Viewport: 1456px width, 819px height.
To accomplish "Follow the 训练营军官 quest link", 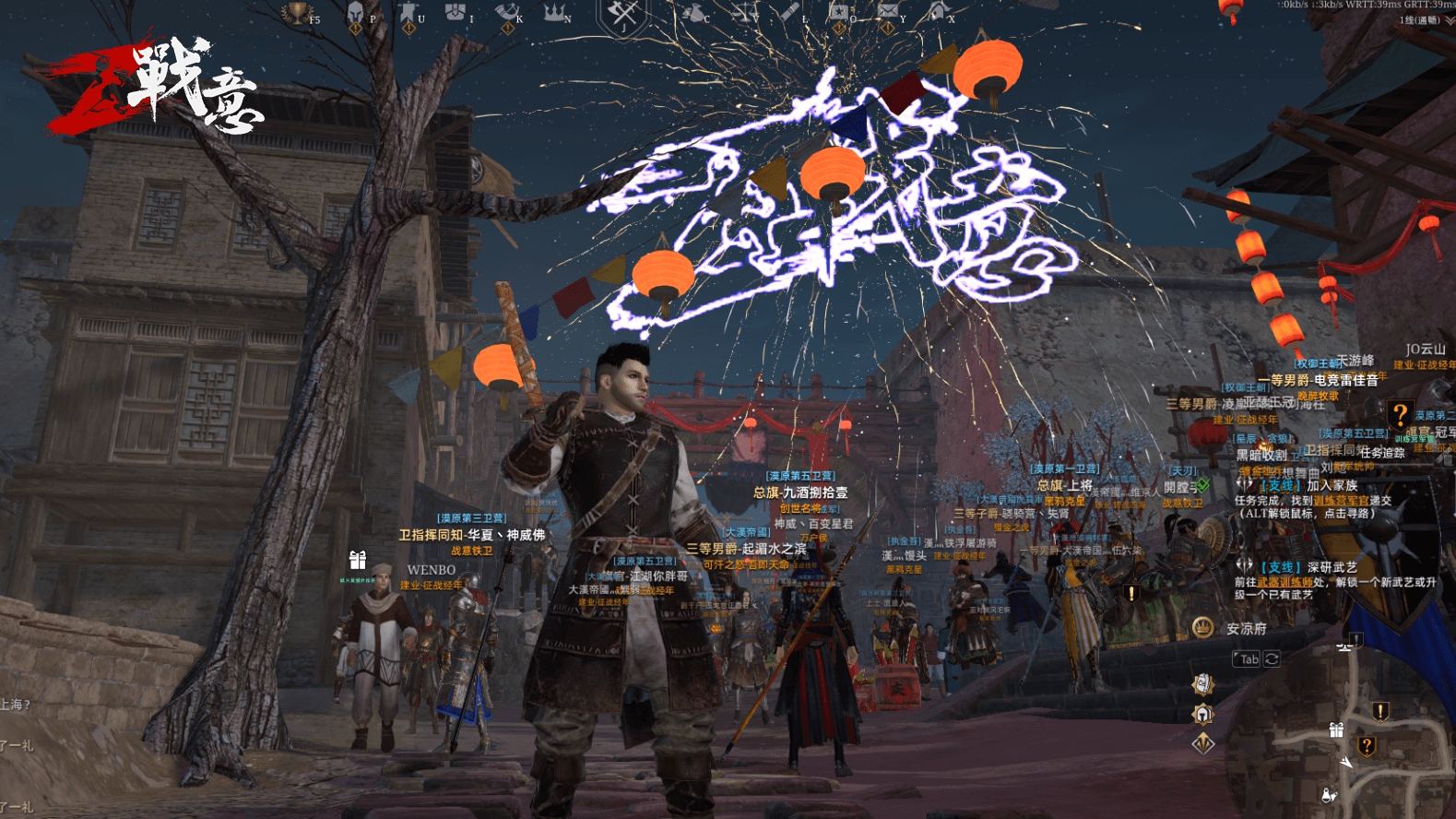I will click(x=1341, y=500).
